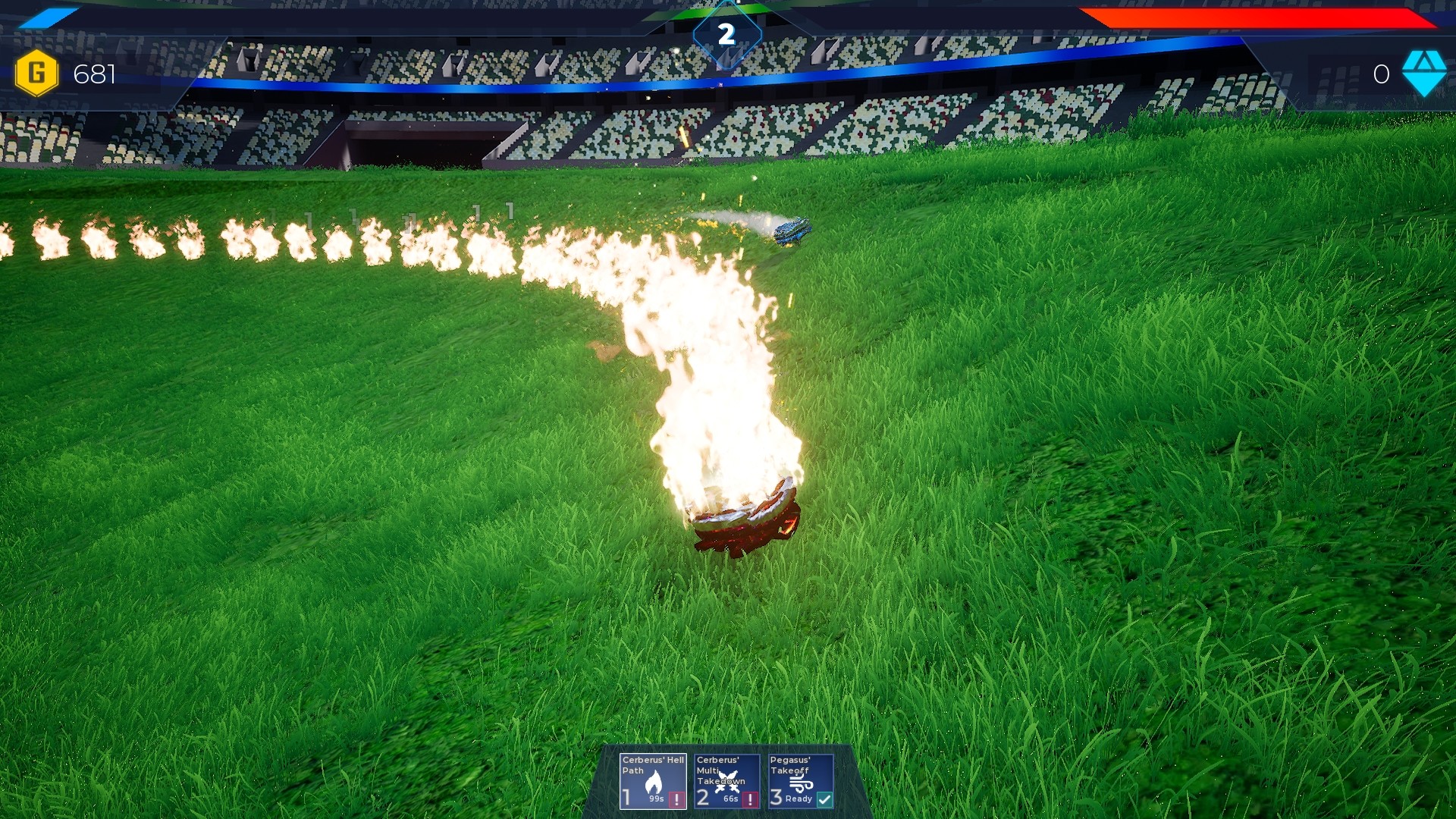Select the diamond score indicator showing 2

727,33
